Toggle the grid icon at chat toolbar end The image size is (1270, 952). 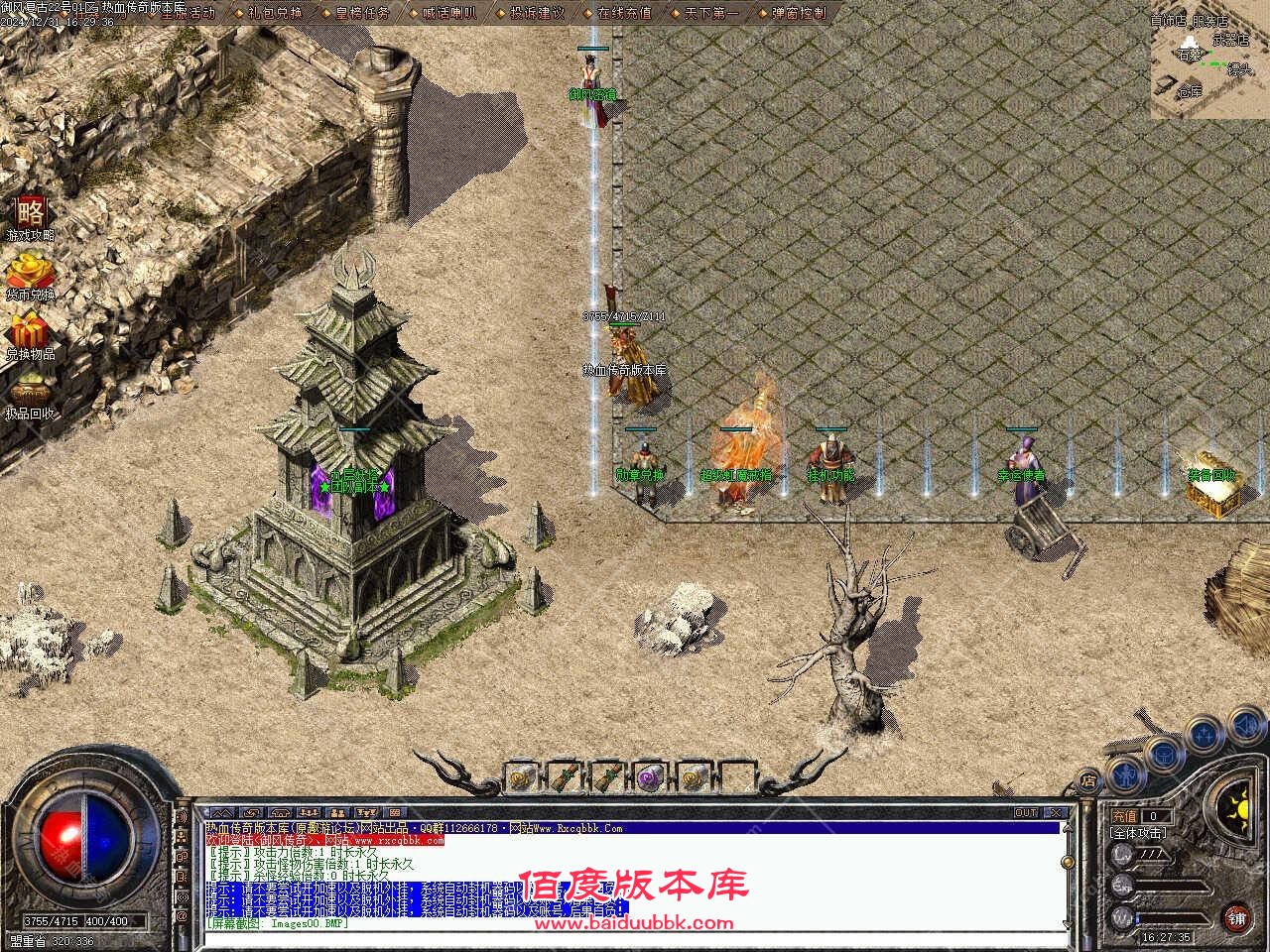coord(394,810)
